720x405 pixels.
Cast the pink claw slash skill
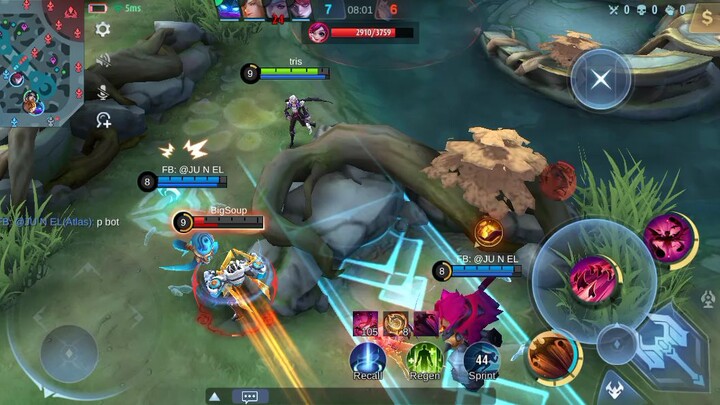(594, 277)
